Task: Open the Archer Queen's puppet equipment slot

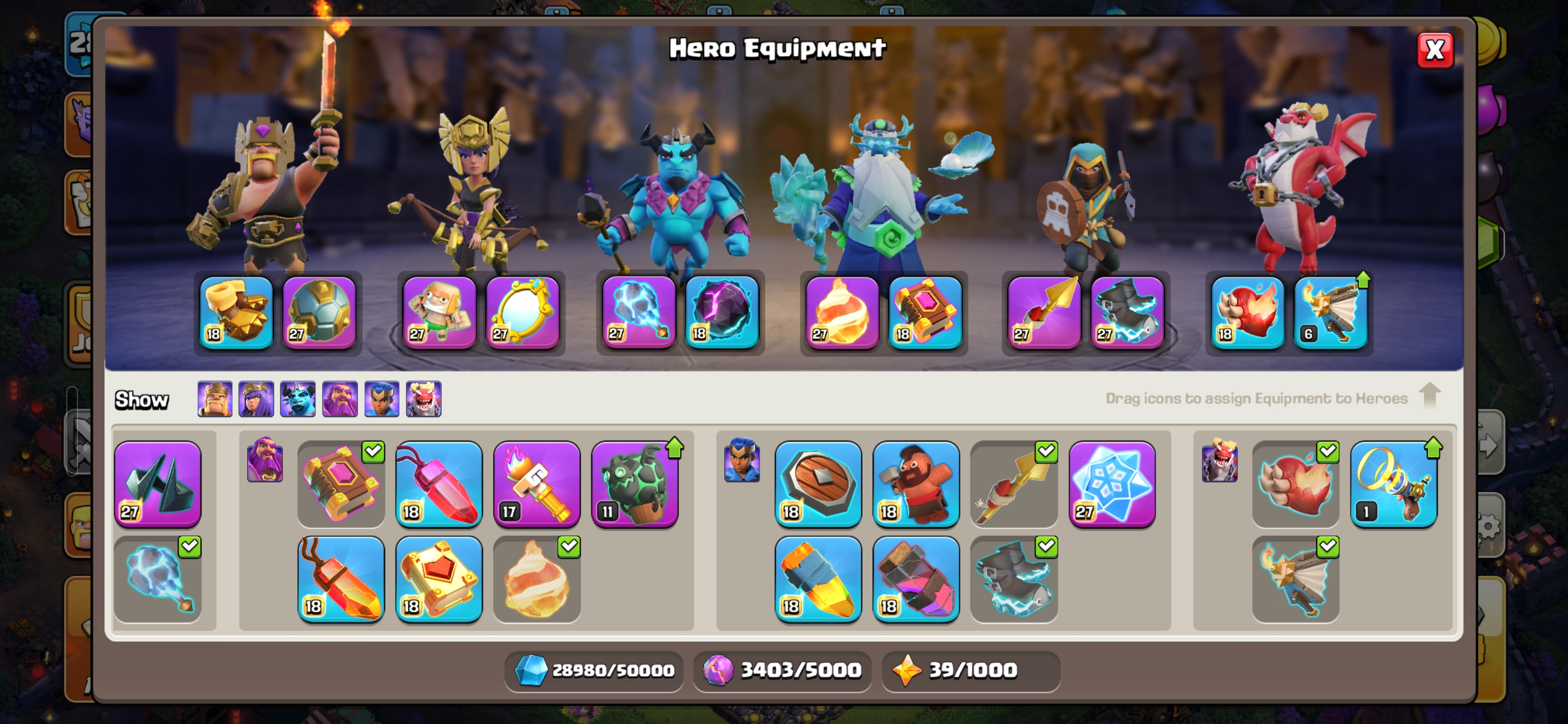Action: [x=439, y=312]
